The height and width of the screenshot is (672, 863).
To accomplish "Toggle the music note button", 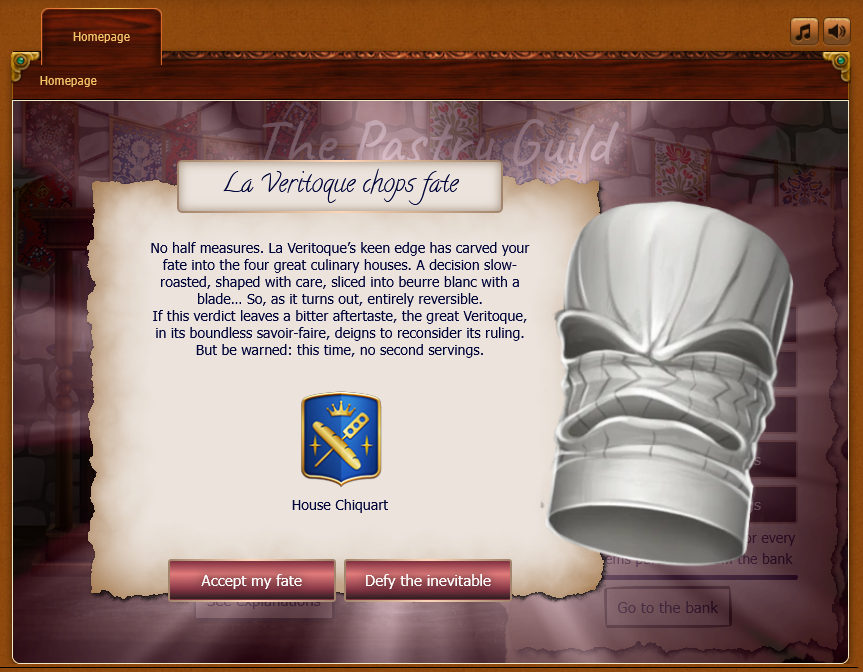I will (x=804, y=31).
